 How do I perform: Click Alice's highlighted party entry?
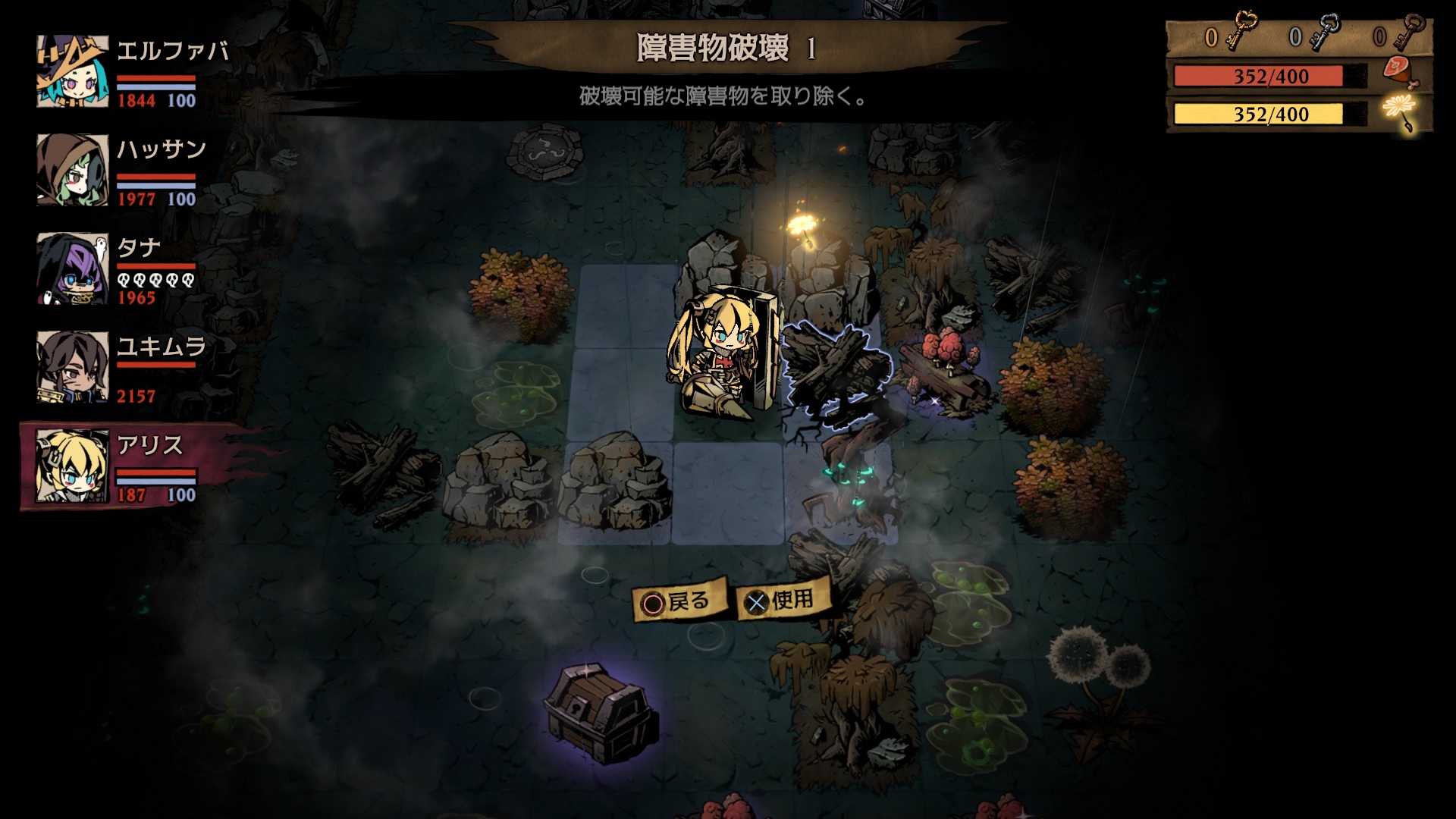(114, 466)
